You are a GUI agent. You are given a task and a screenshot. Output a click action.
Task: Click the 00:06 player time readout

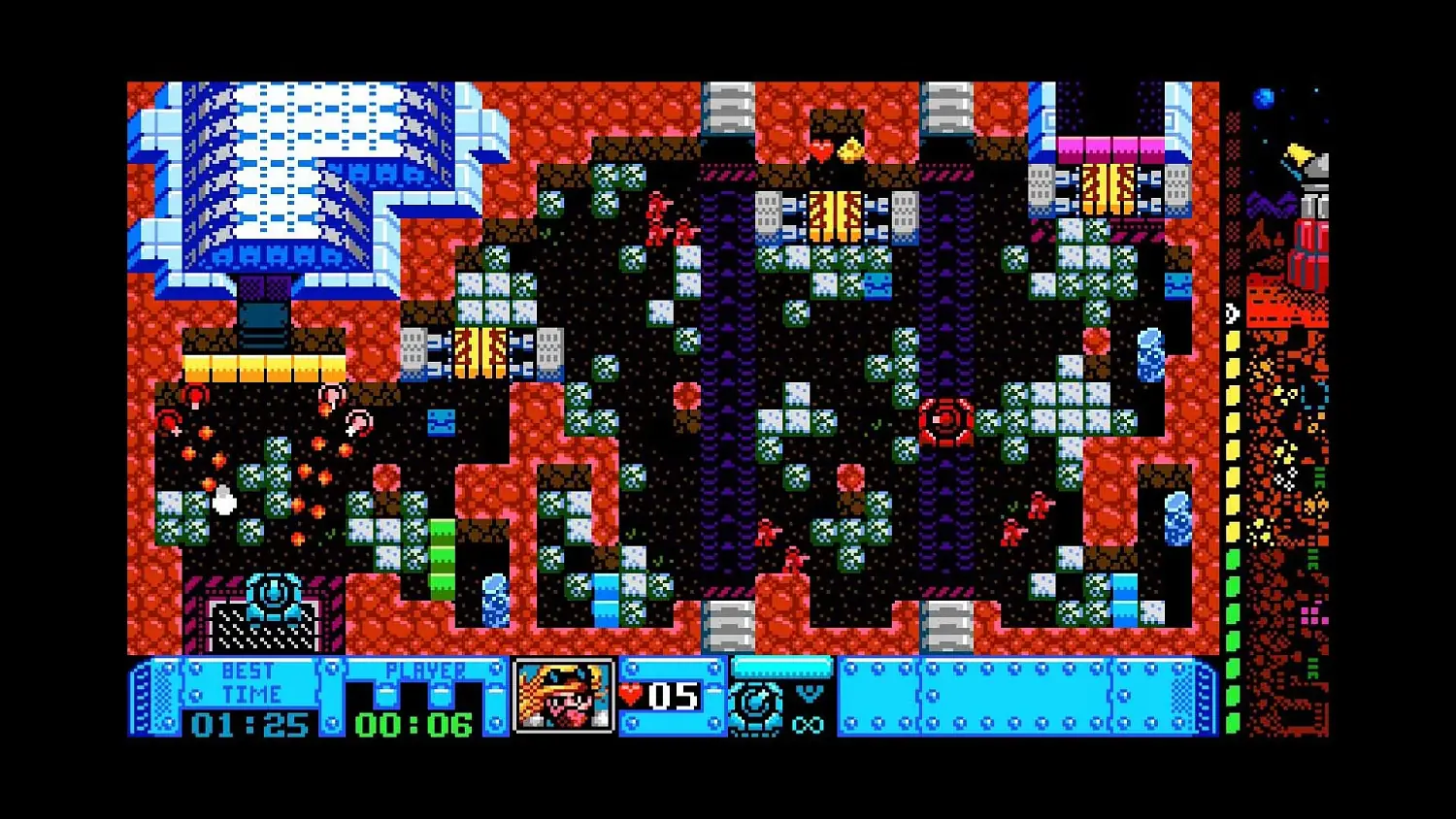(412, 724)
